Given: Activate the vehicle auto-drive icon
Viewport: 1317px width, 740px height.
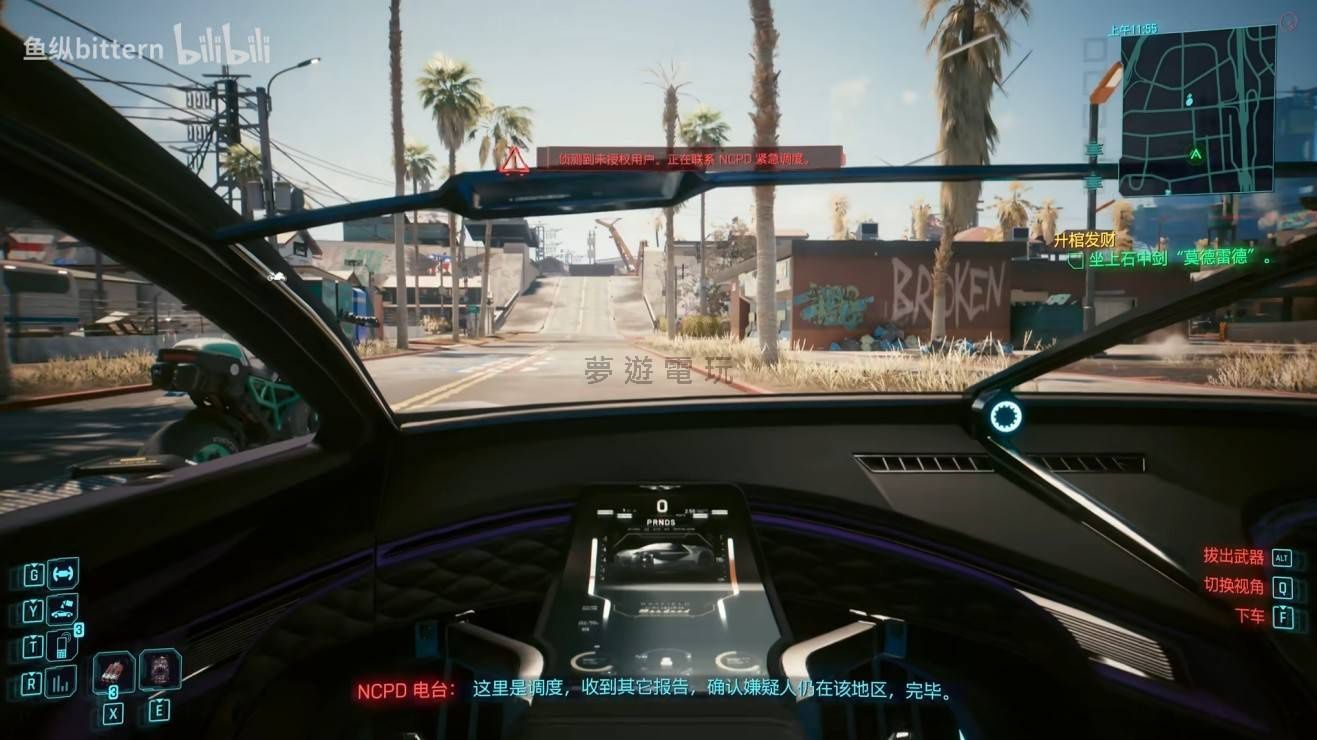Looking at the screenshot, I should pos(62,574).
